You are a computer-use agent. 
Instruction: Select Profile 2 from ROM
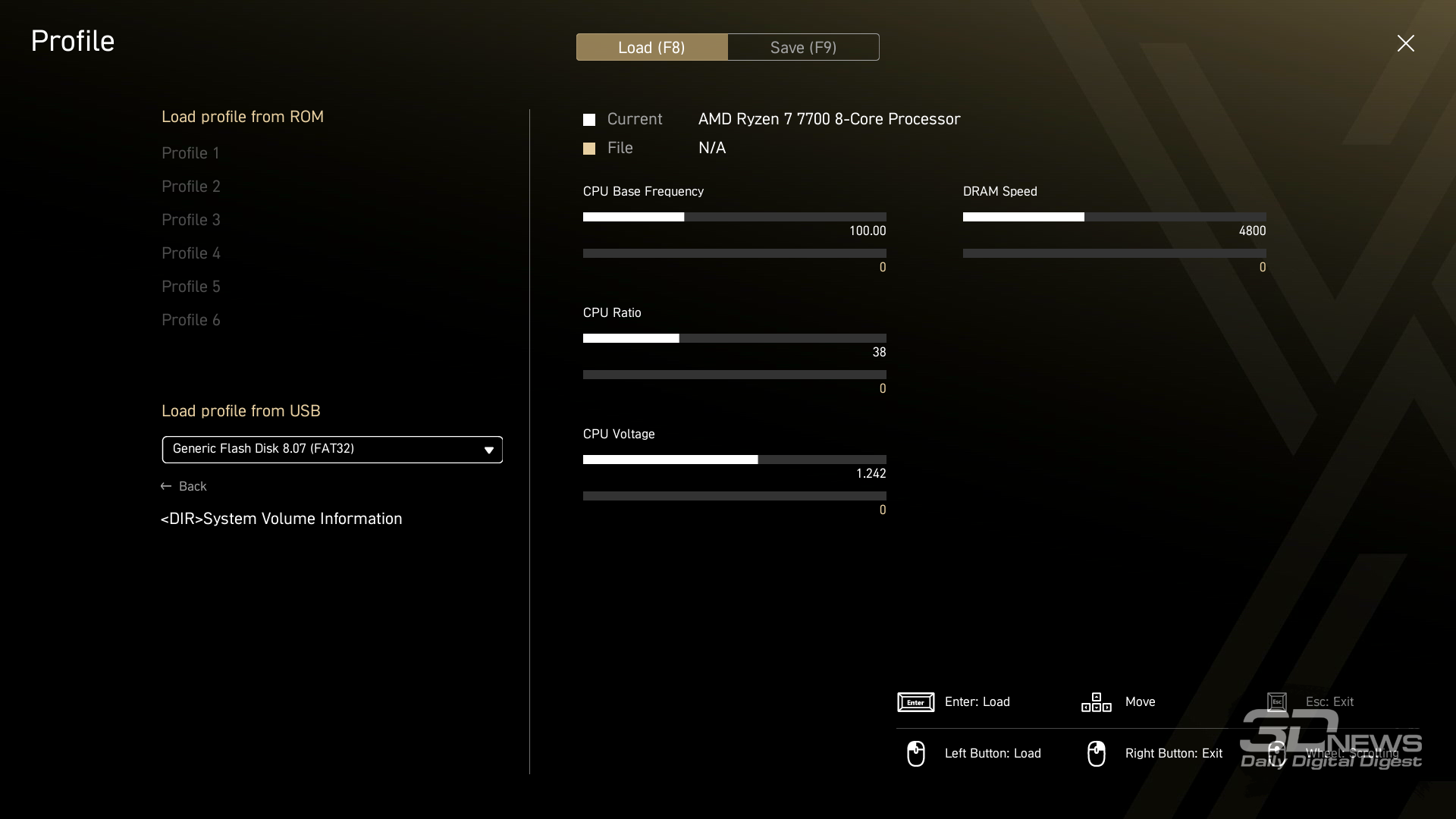pyautogui.click(x=190, y=187)
